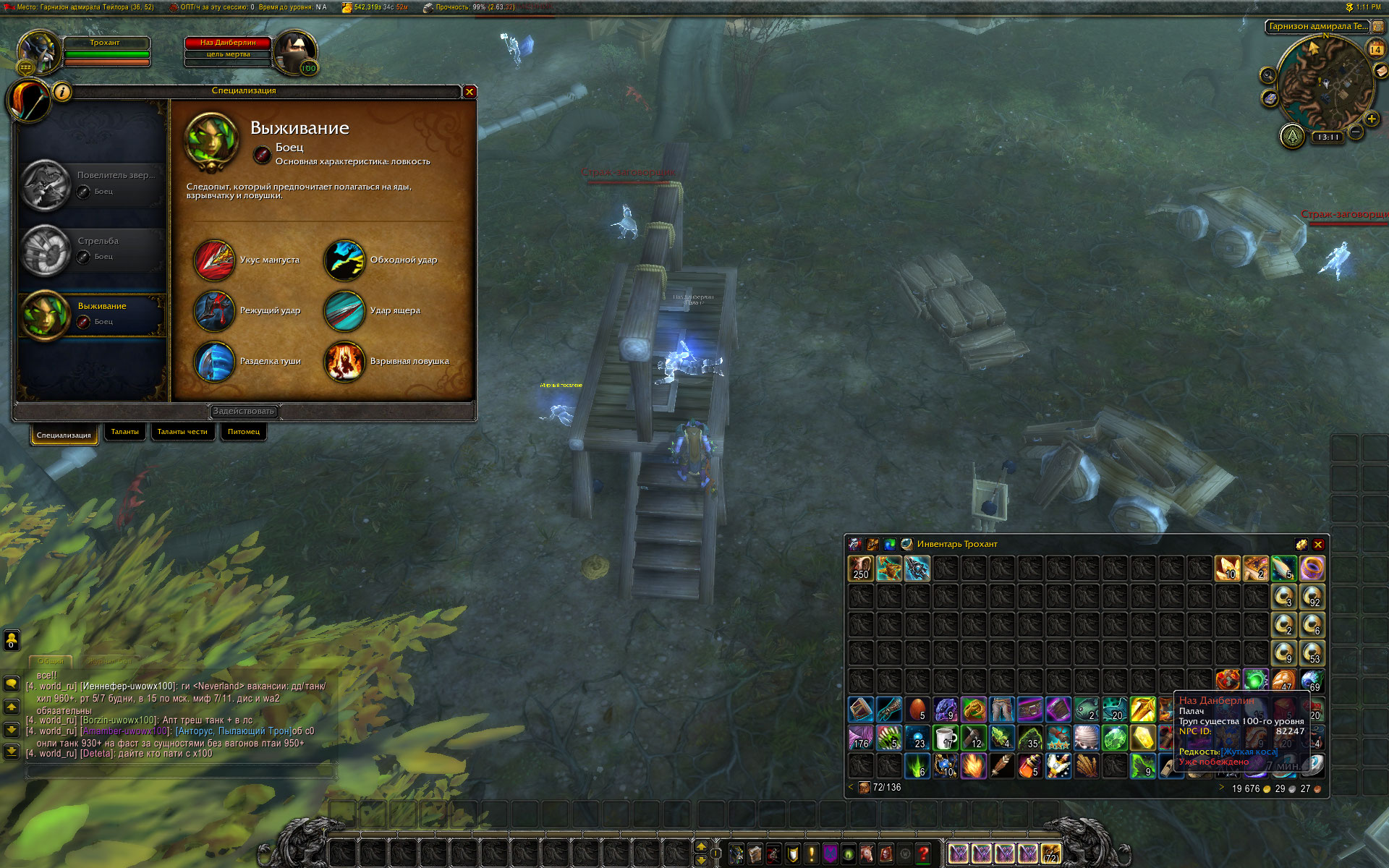Open the Таланты чести tab

(x=182, y=432)
